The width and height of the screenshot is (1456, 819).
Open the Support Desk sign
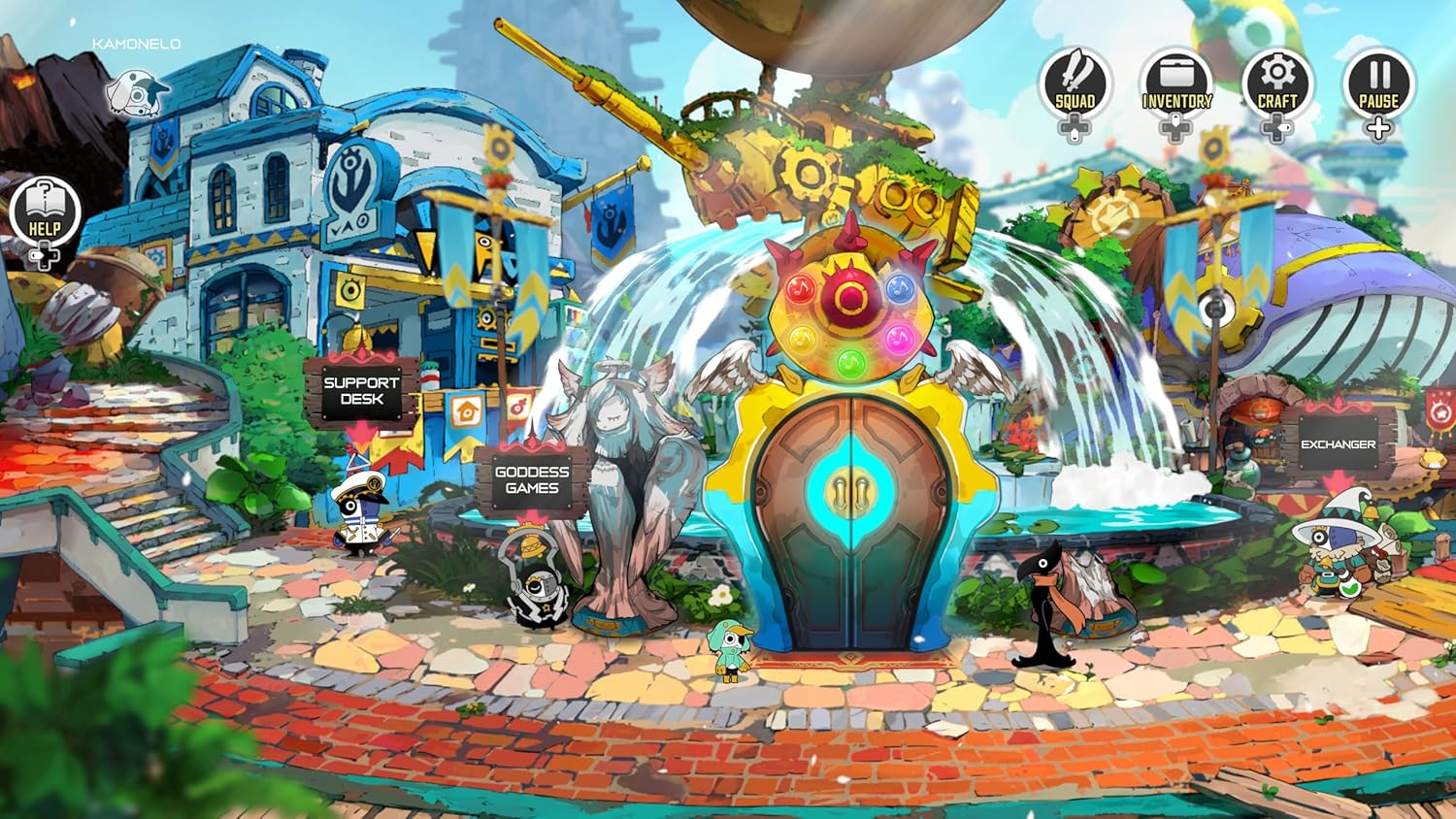point(361,390)
